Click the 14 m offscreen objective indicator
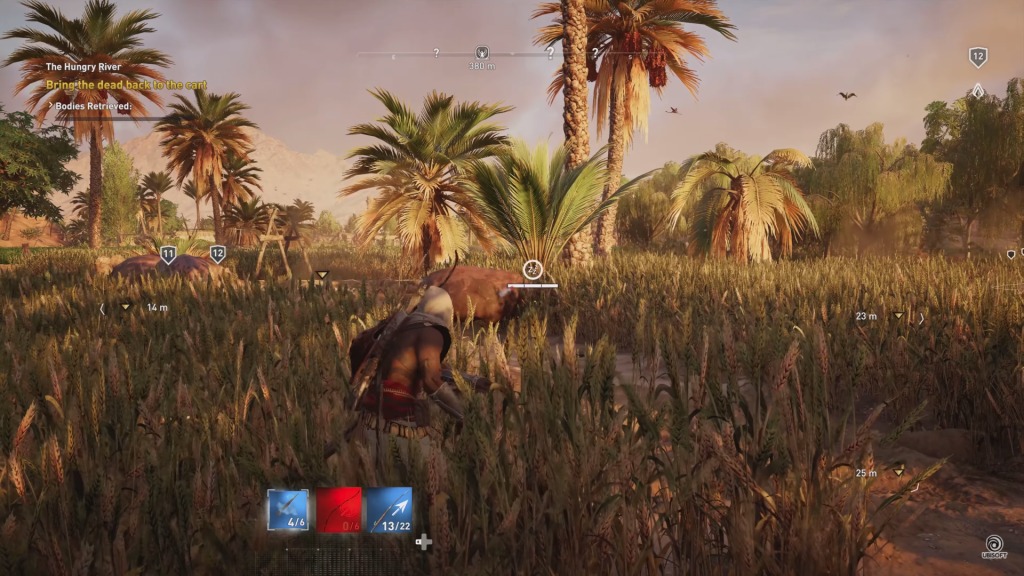 coord(126,308)
